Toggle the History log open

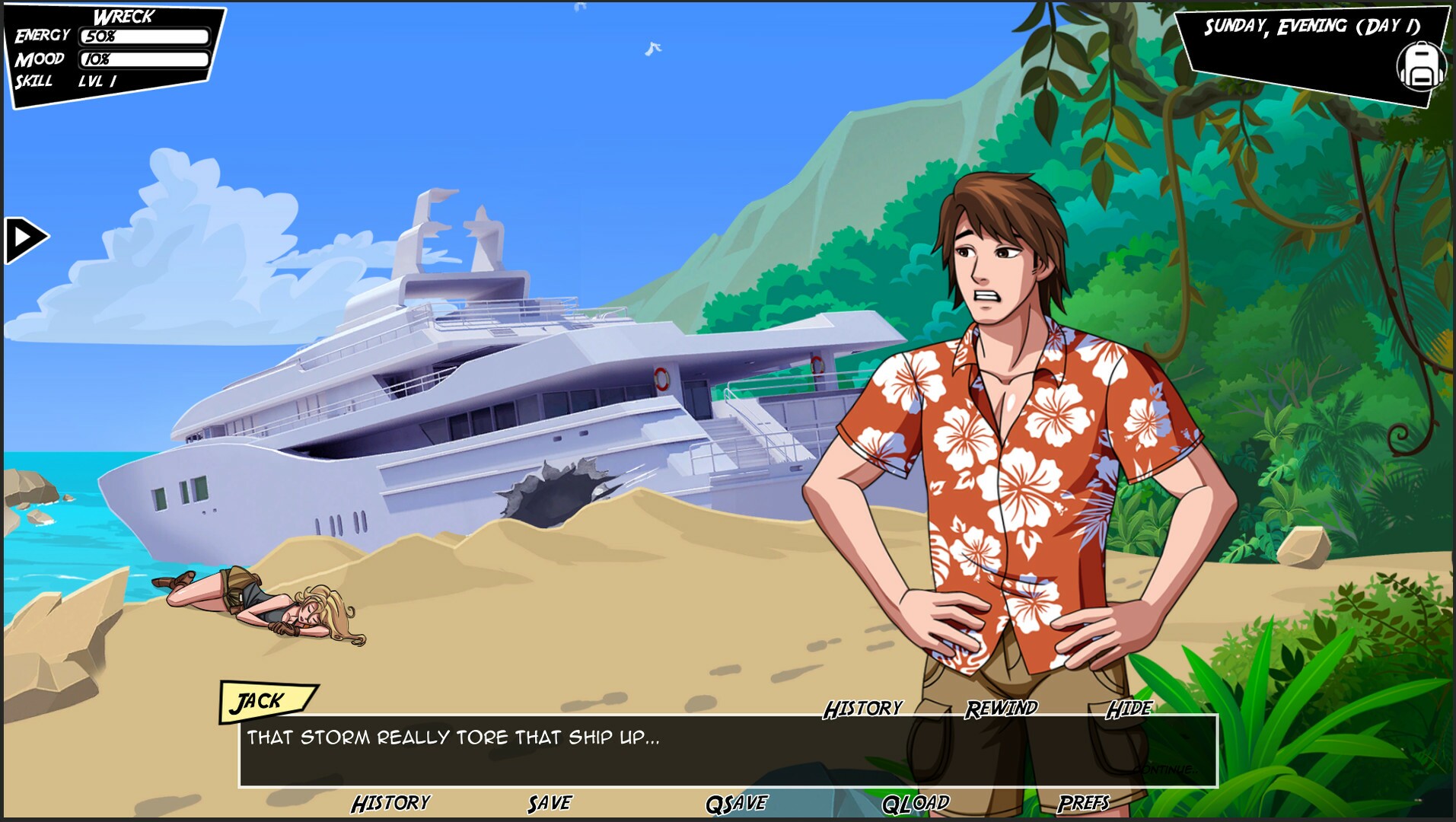[x=861, y=708]
